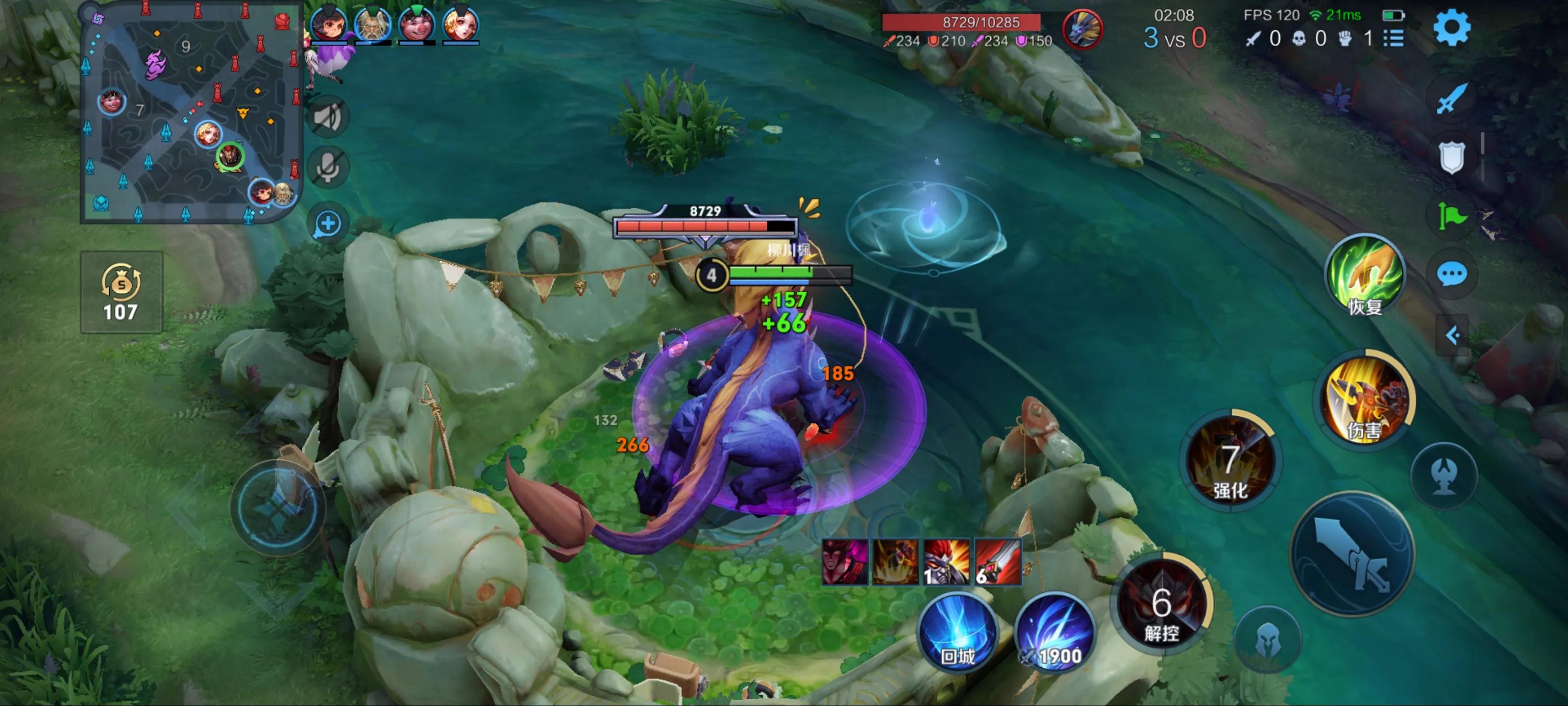Tap the helmet target-hero button
The image size is (1568, 706).
tap(1267, 640)
